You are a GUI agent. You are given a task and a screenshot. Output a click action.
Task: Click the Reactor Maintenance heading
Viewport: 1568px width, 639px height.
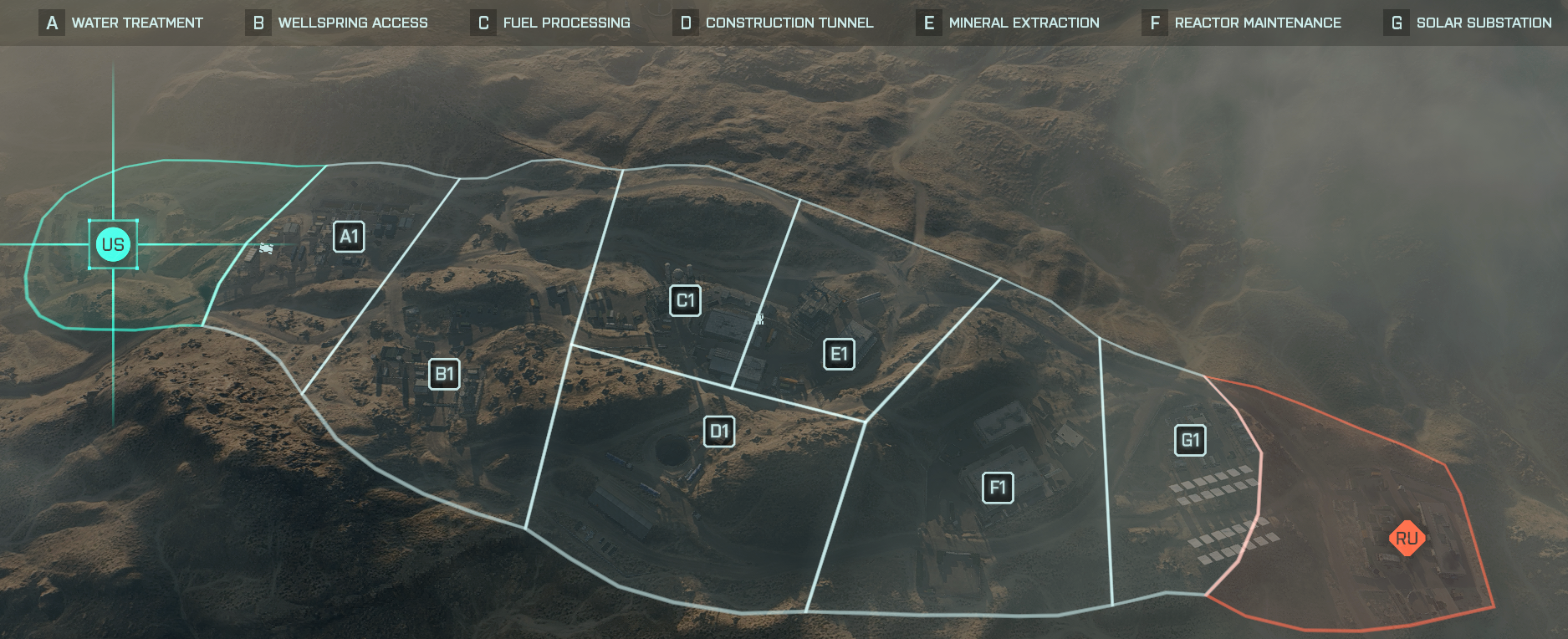(1258, 23)
